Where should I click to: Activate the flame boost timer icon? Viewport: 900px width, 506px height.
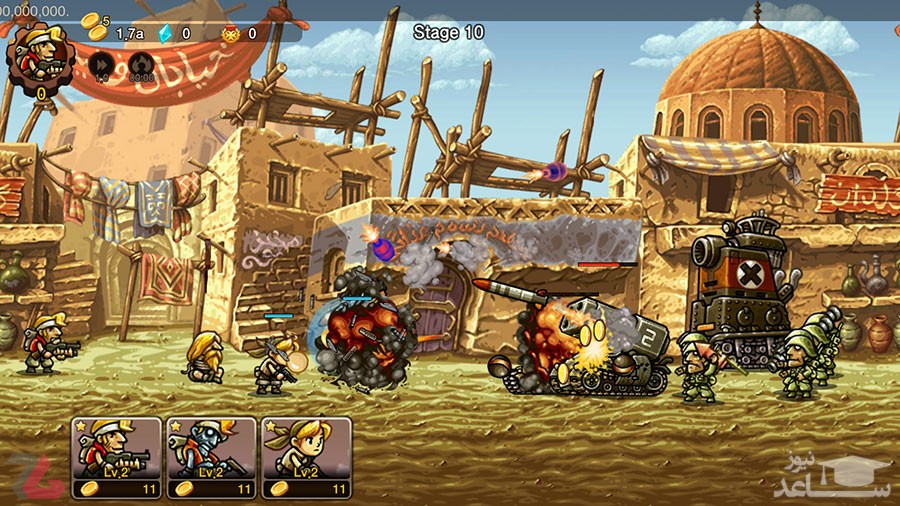point(141,65)
